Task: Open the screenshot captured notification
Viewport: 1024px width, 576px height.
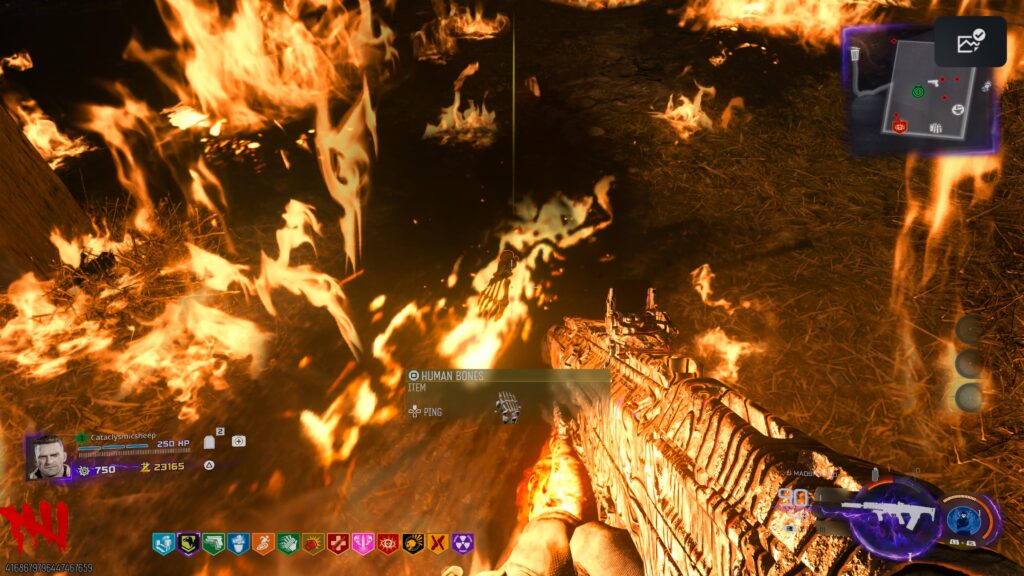Action: [x=970, y=42]
